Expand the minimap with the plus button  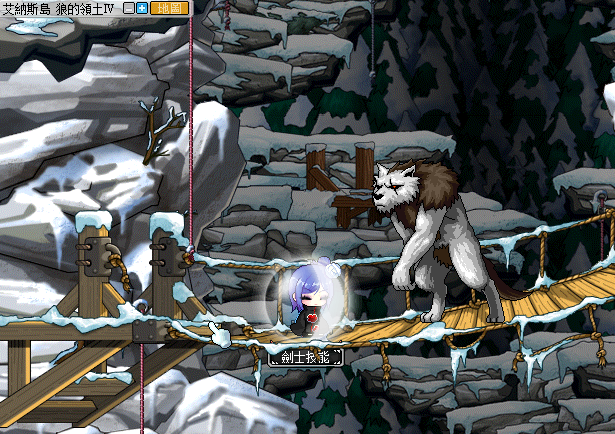pos(142,8)
